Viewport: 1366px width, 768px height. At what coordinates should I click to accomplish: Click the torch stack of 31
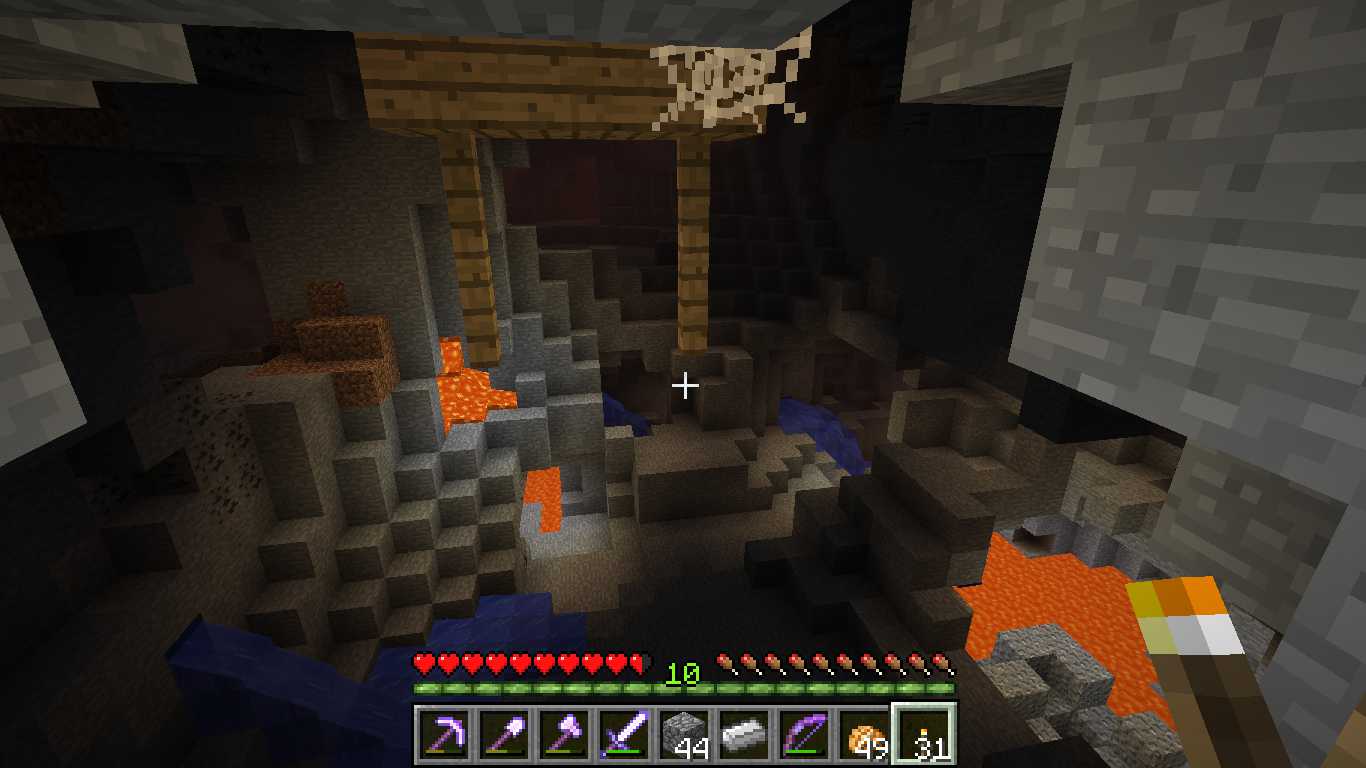[x=923, y=735]
